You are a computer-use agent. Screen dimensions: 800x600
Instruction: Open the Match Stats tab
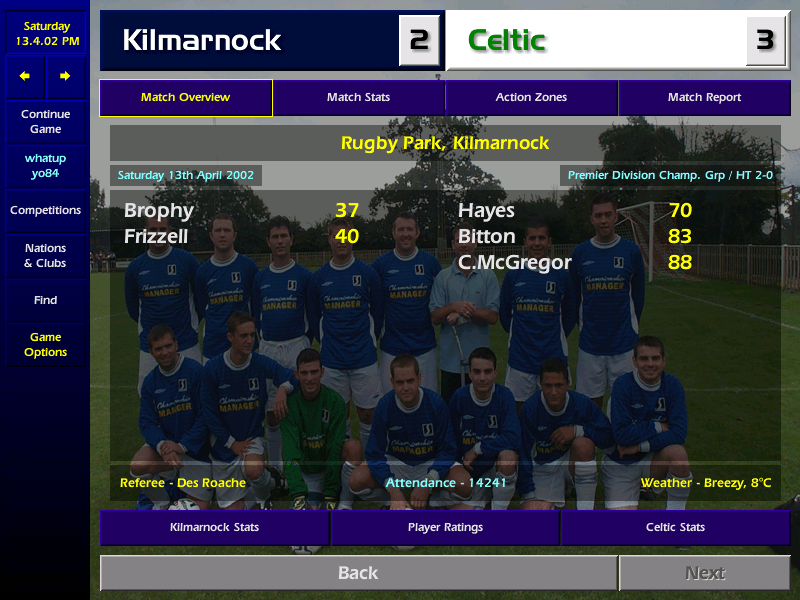click(x=358, y=98)
